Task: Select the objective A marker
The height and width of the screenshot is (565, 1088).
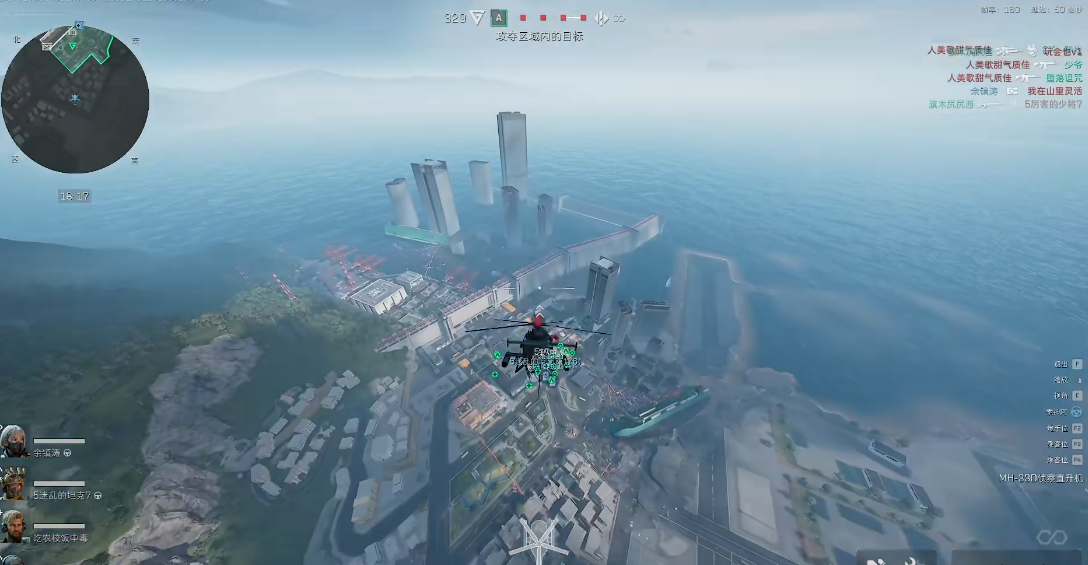Action: pos(498,18)
